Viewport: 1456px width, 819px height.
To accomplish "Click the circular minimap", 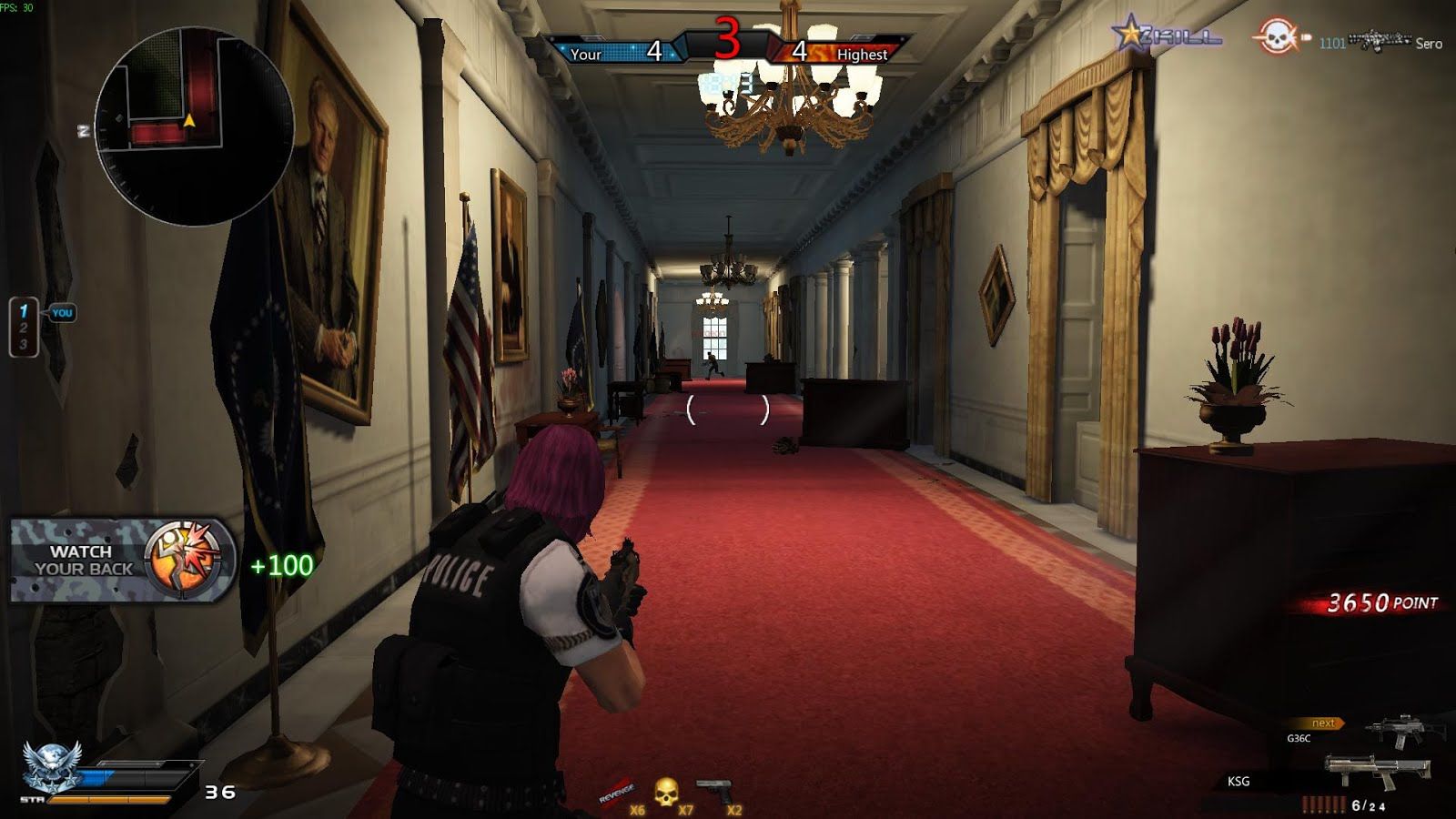I will click(x=193, y=126).
